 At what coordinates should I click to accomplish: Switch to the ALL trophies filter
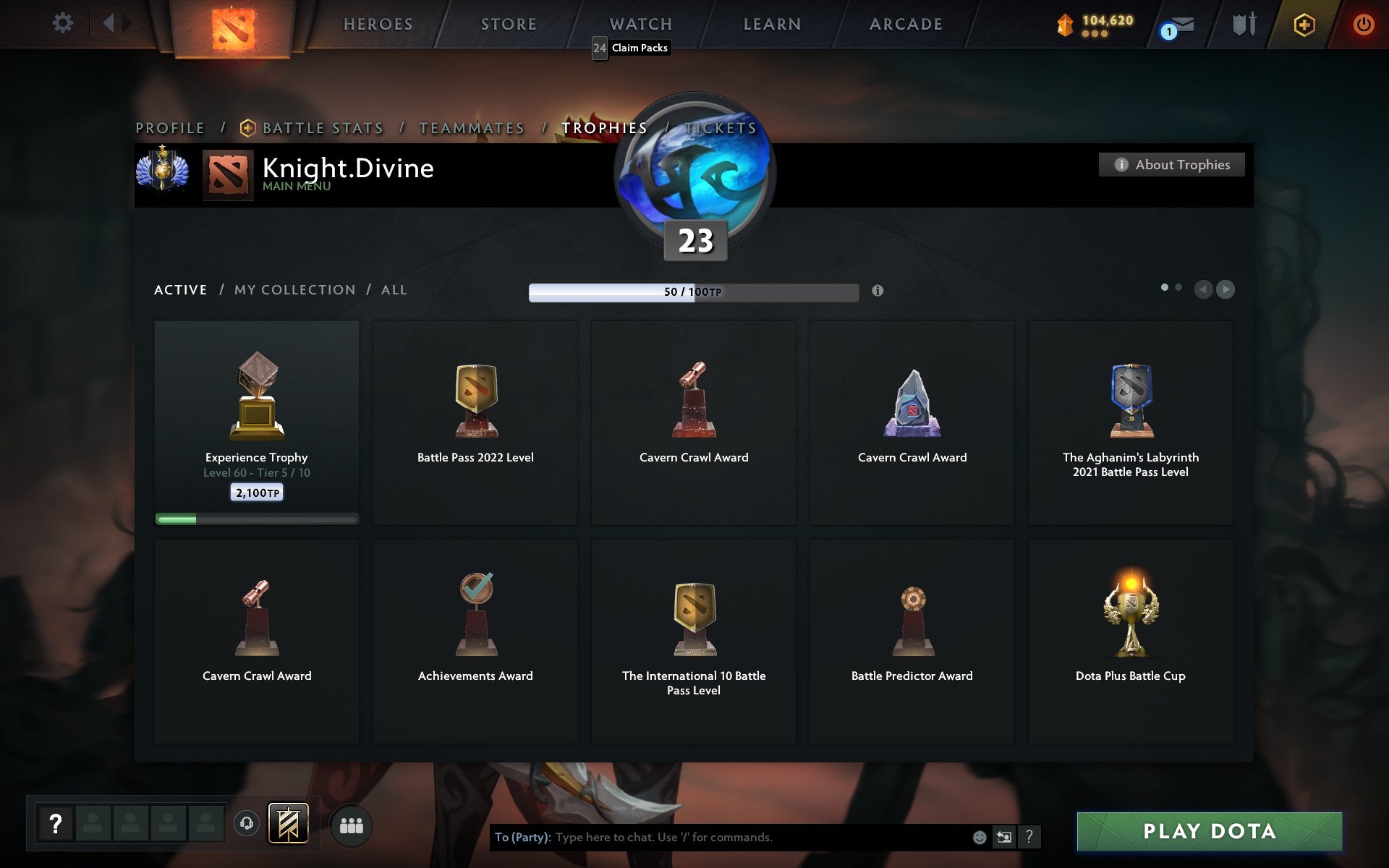point(394,289)
